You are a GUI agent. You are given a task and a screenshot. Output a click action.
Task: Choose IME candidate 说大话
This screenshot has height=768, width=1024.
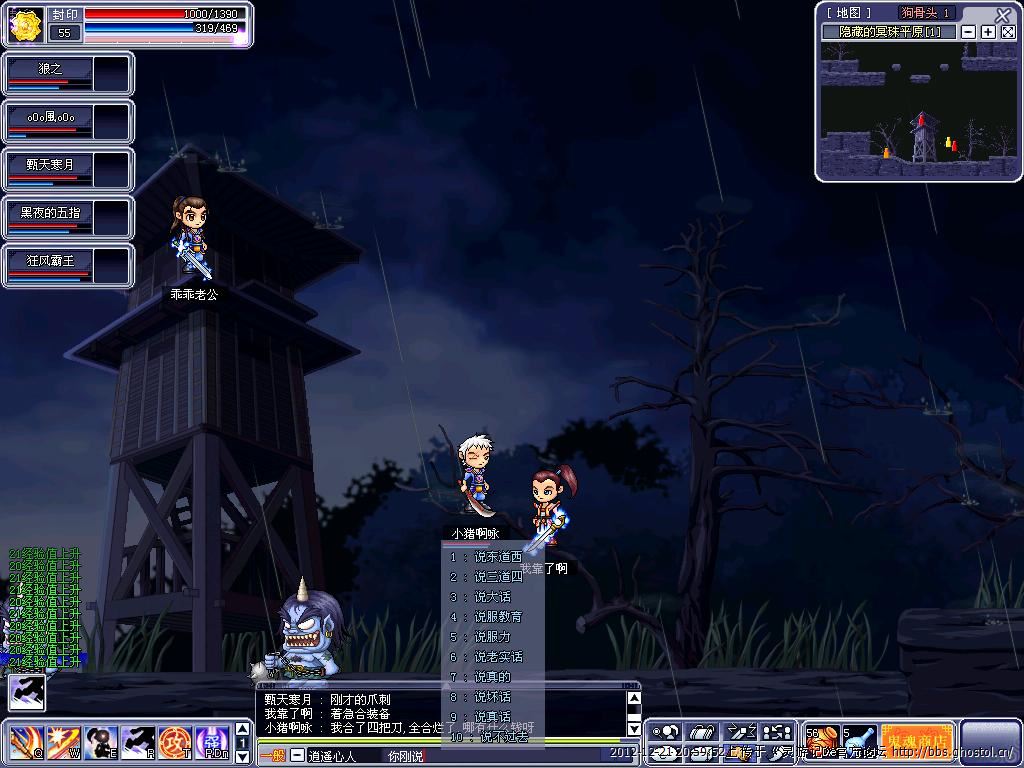point(492,597)
